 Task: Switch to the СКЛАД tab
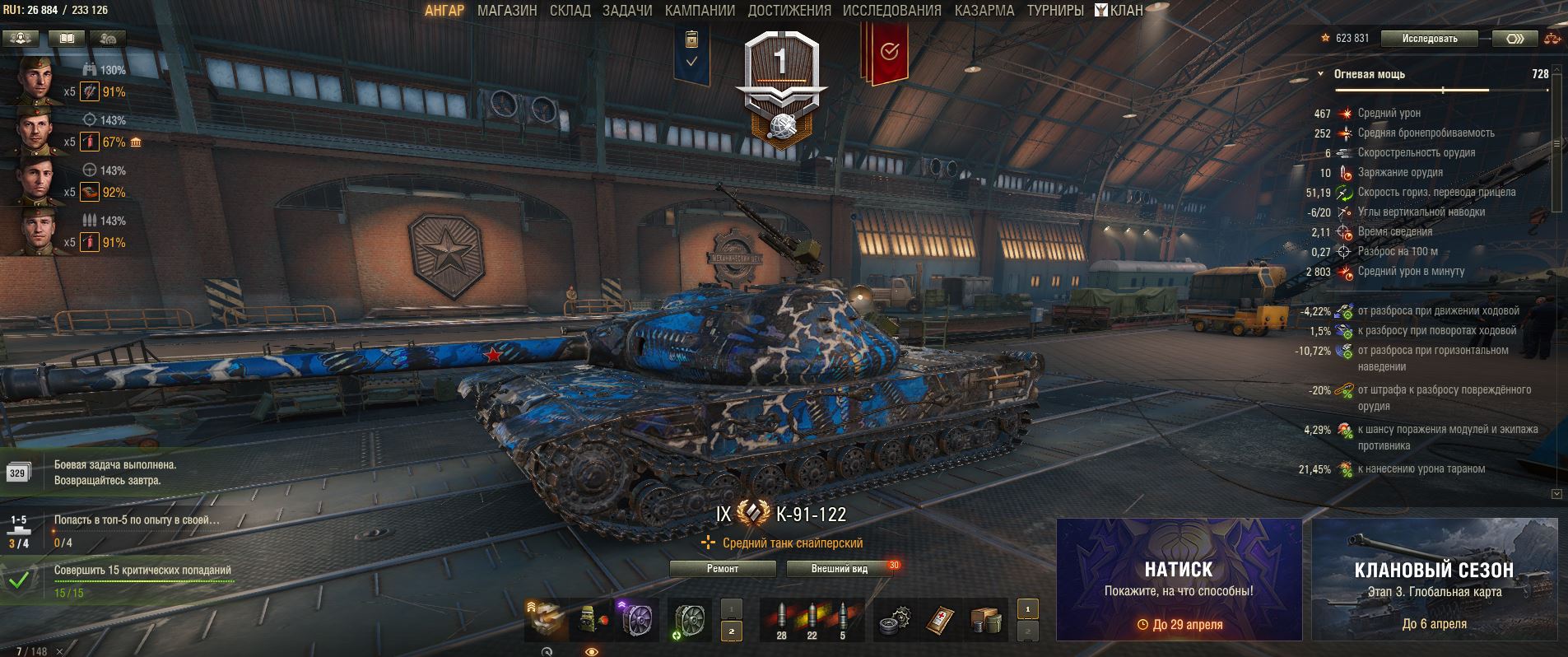[570, 11]
